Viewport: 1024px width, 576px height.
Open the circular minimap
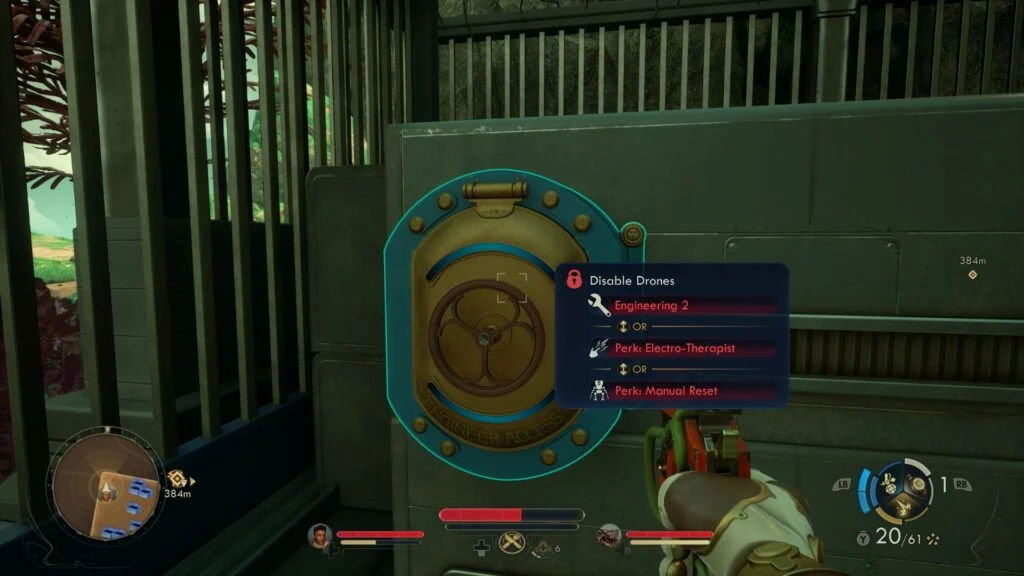(106, 490)
